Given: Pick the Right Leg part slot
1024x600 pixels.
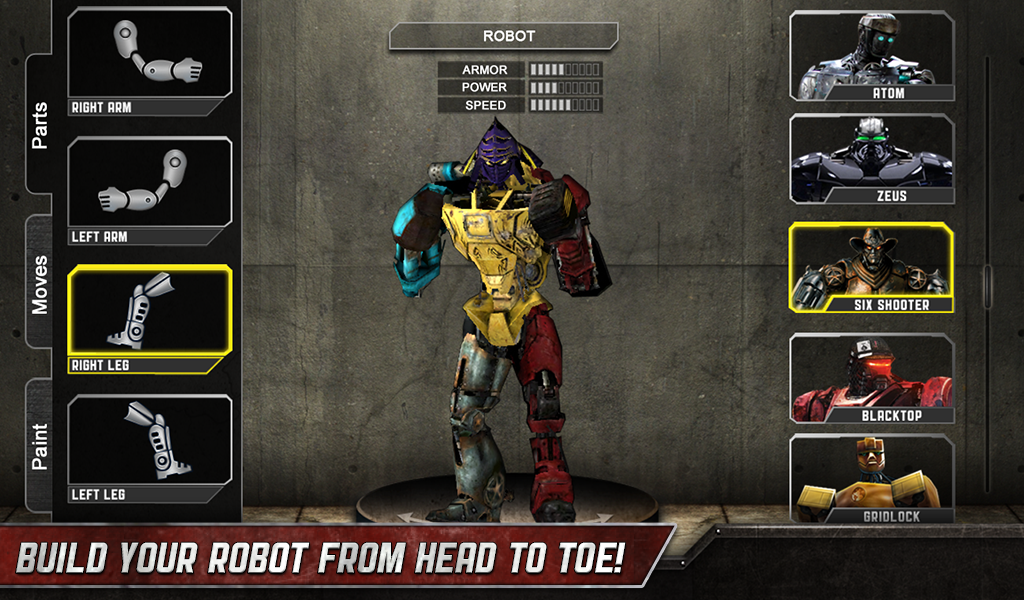Looking at the screenshot, I should pos(150,320).
